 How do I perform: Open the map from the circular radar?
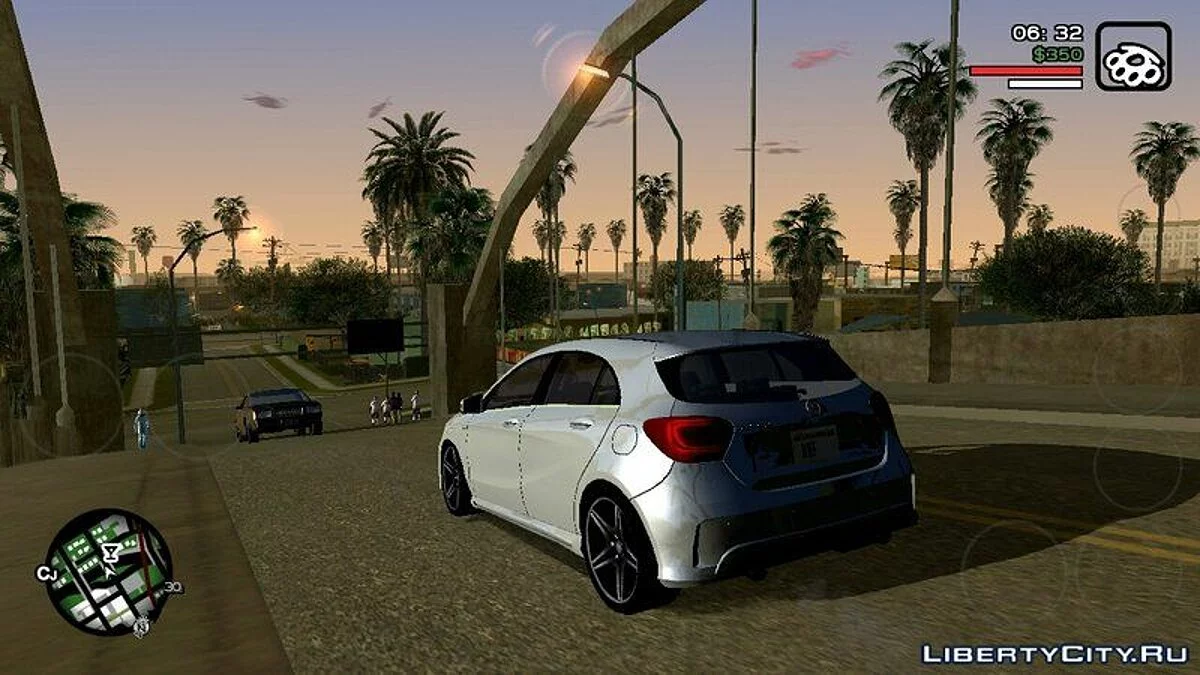coord(108,572)
